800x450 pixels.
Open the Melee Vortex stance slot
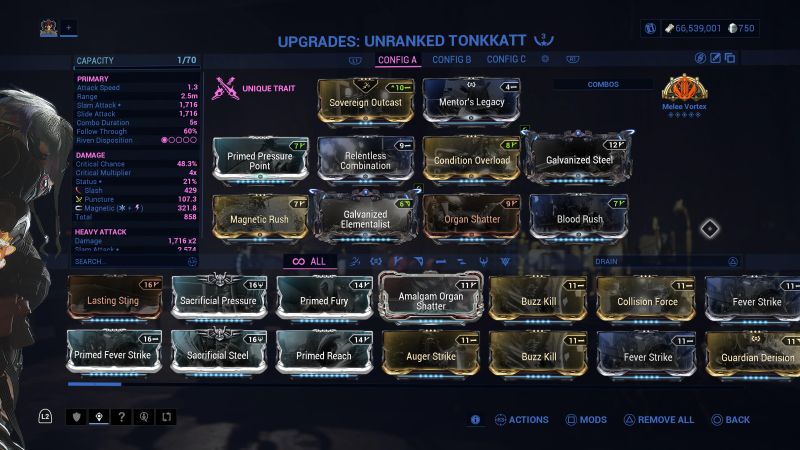point(684,90)
